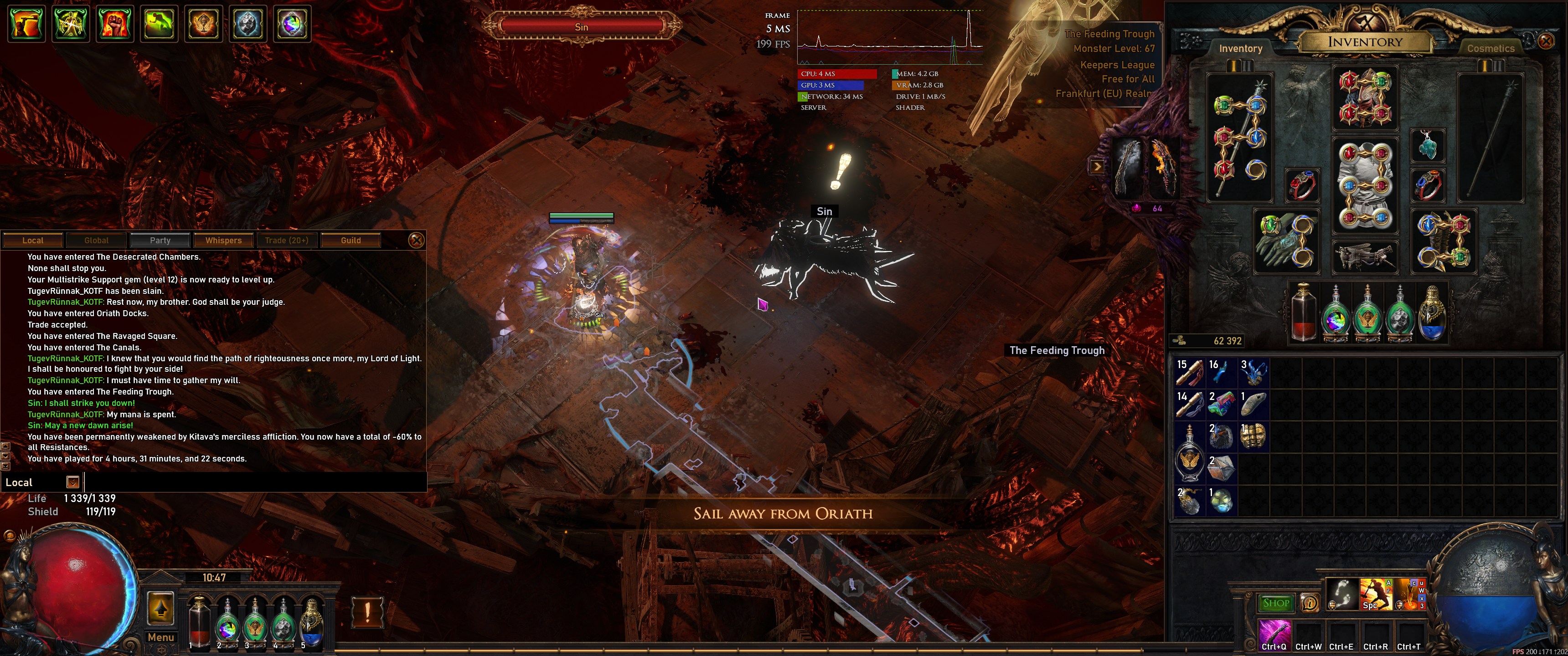Close the chat window
1568x656 pixels.
[x=416, y=241]
